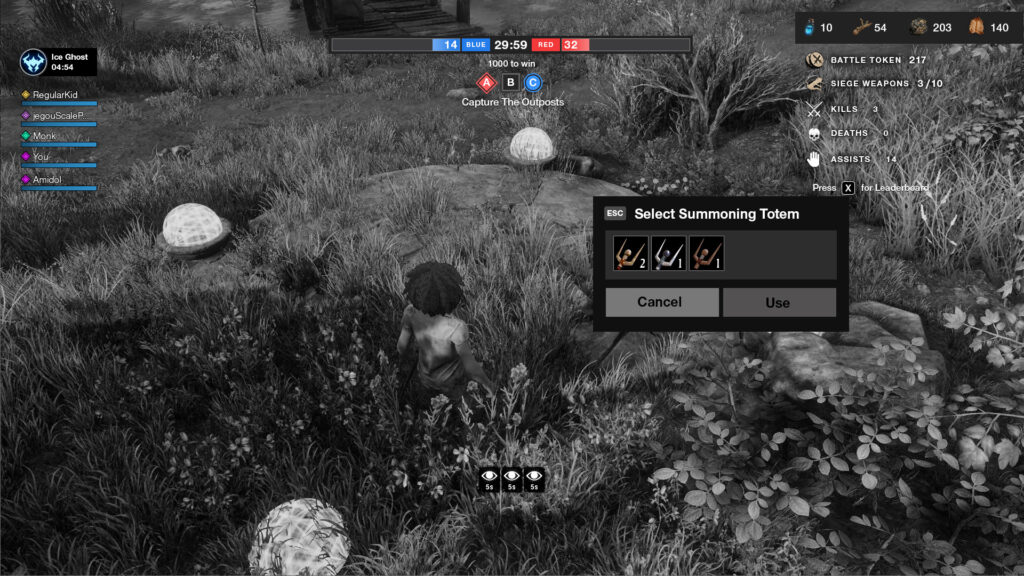The image size is (1024, 576).
Task: Cancel the summoning totem selection
Action: point(661,302)
